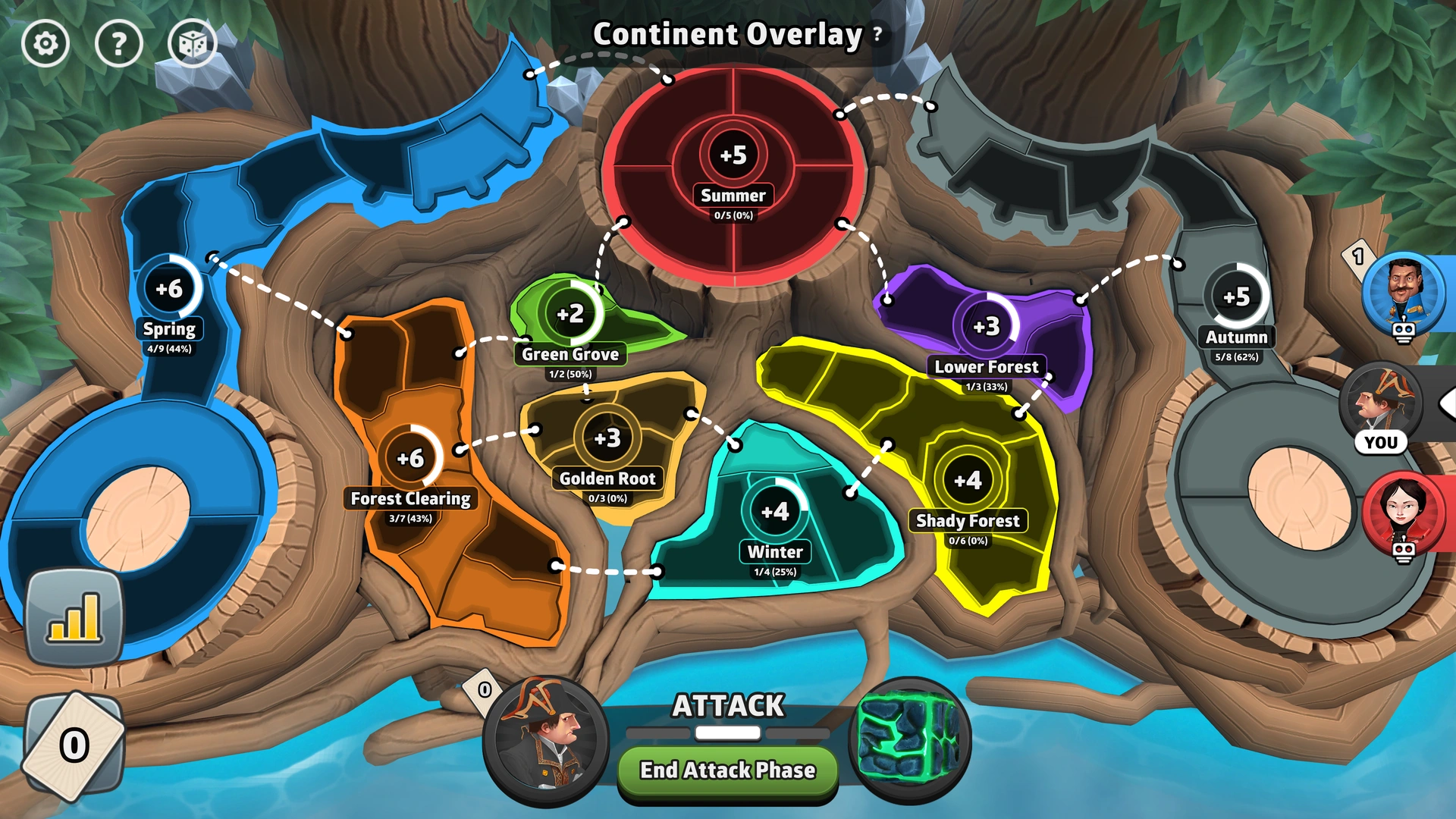Open the statistics bar chart panel

point(74,614)
